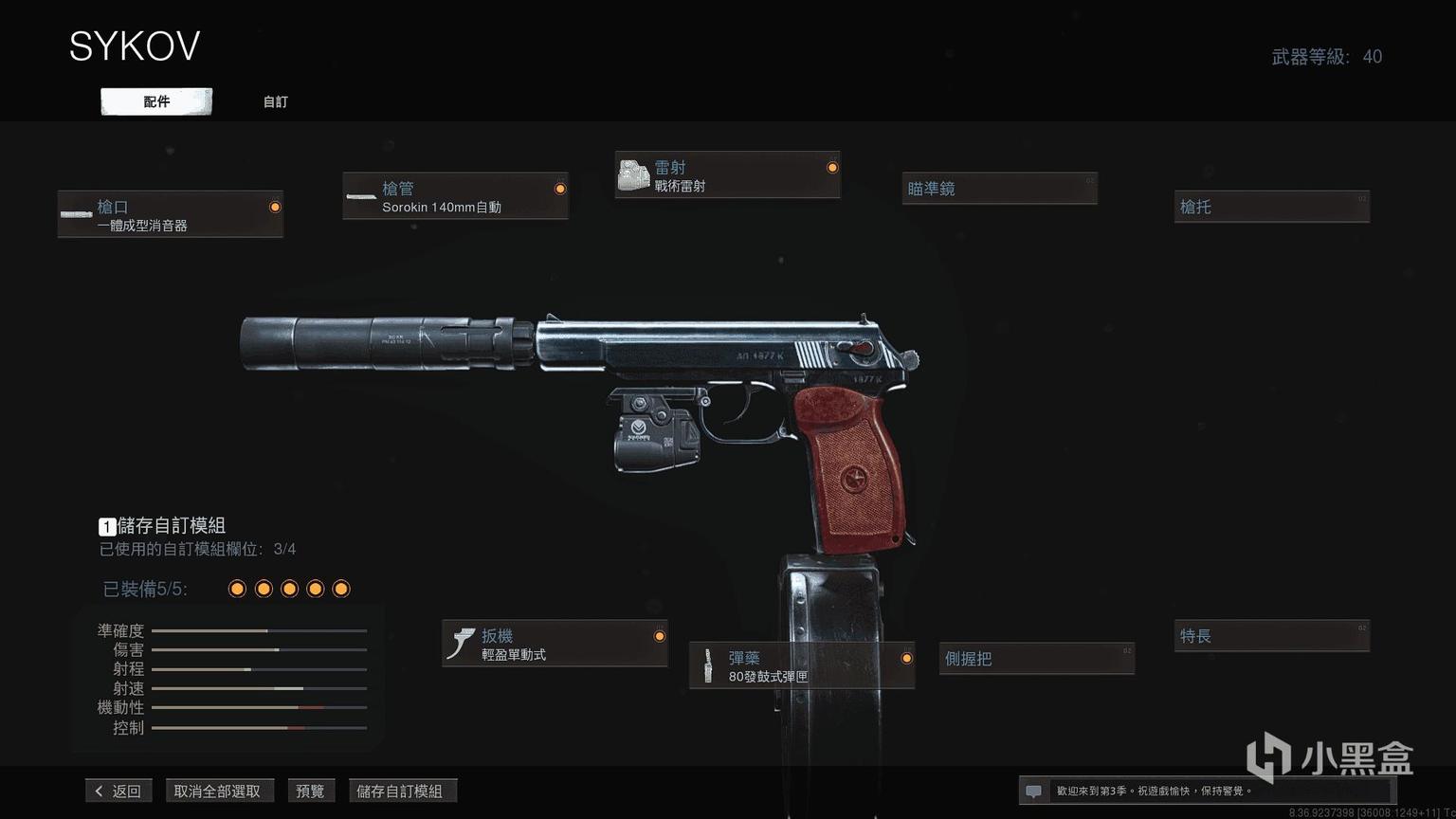The height and width of the screenshot is (819, 1456).
Task: Open the empty 特長 perk slot
Action: (x=1271, y=636)
